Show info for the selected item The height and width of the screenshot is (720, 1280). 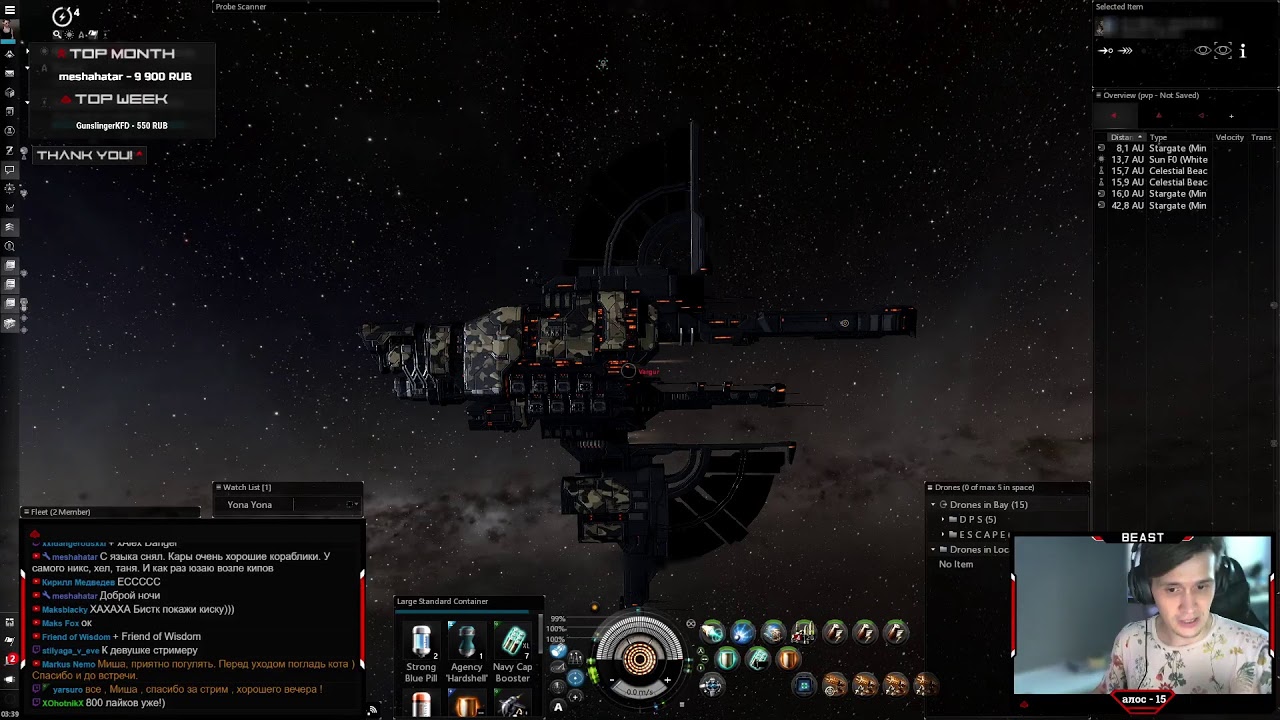point(1243,51)
